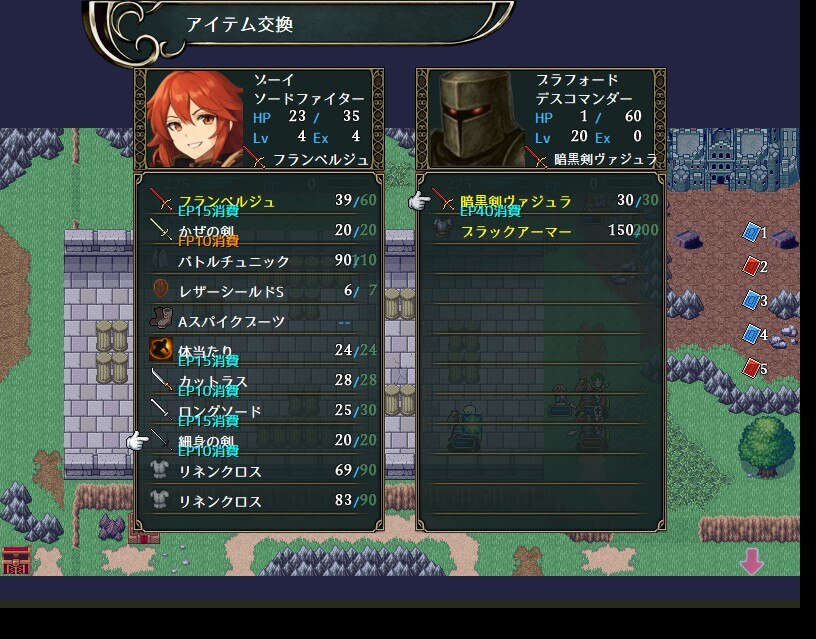816x639 pixels.
Task: Select the リネンクロス with 69/90 durability
Action: click(x=260, y=471)
